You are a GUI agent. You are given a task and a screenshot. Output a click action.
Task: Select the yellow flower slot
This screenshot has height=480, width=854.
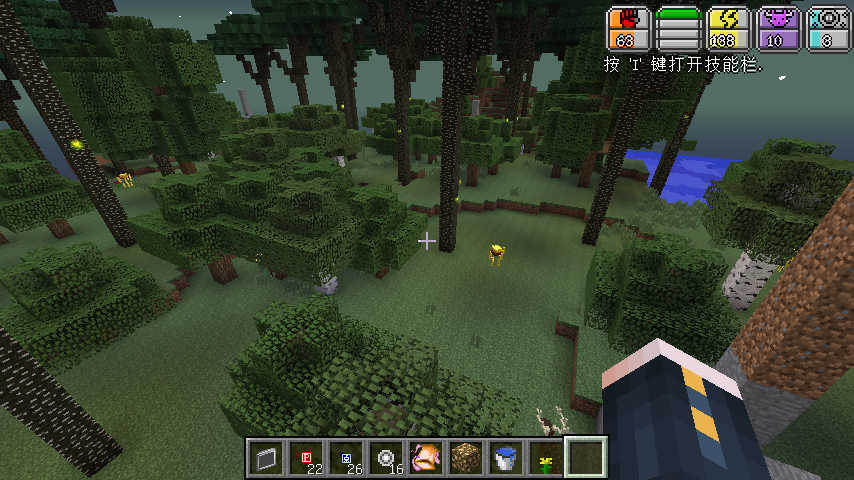pos(545,459)
